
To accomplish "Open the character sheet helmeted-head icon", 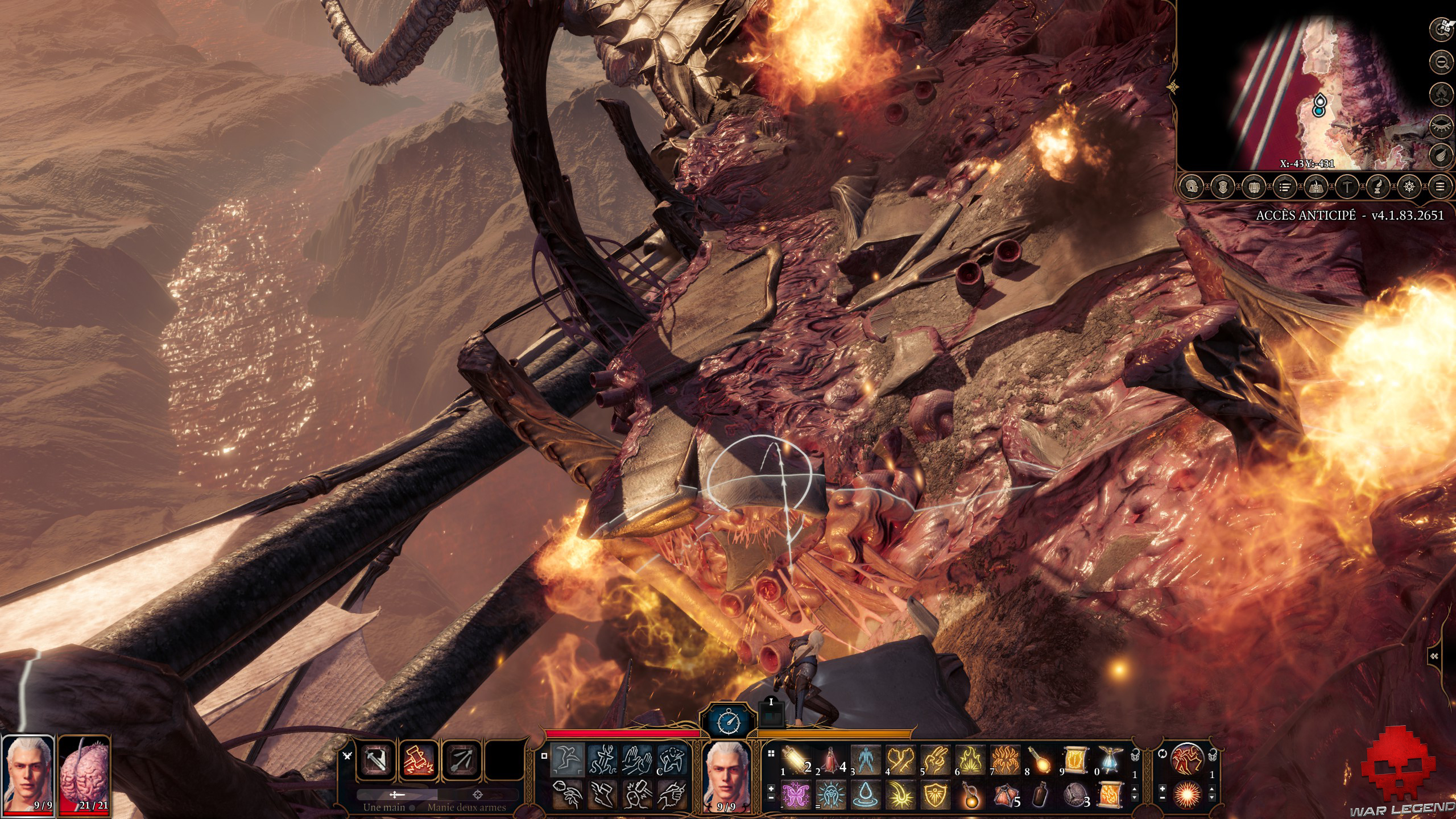I will click(x=1191, y=187).
